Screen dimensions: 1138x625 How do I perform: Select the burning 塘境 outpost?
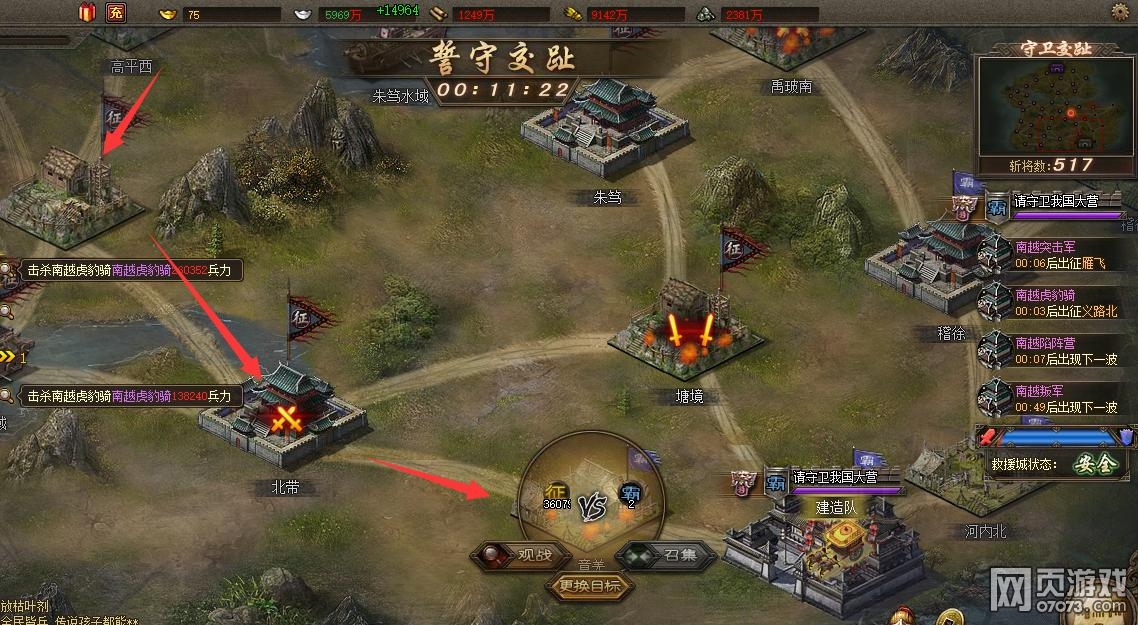pyautogui.click(x=690, y=330)
